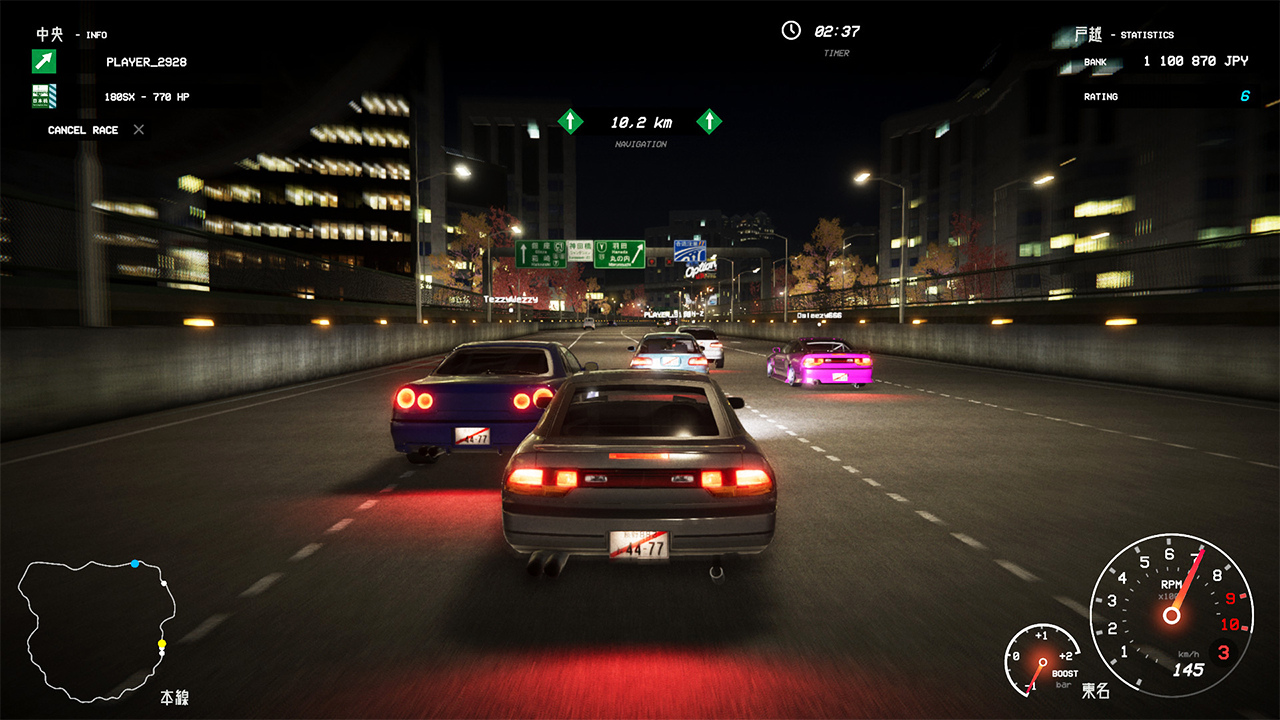Click the X next to CANCEL RACE
The height and width of the screenshot is (720, 1280).
pos(137,129)
